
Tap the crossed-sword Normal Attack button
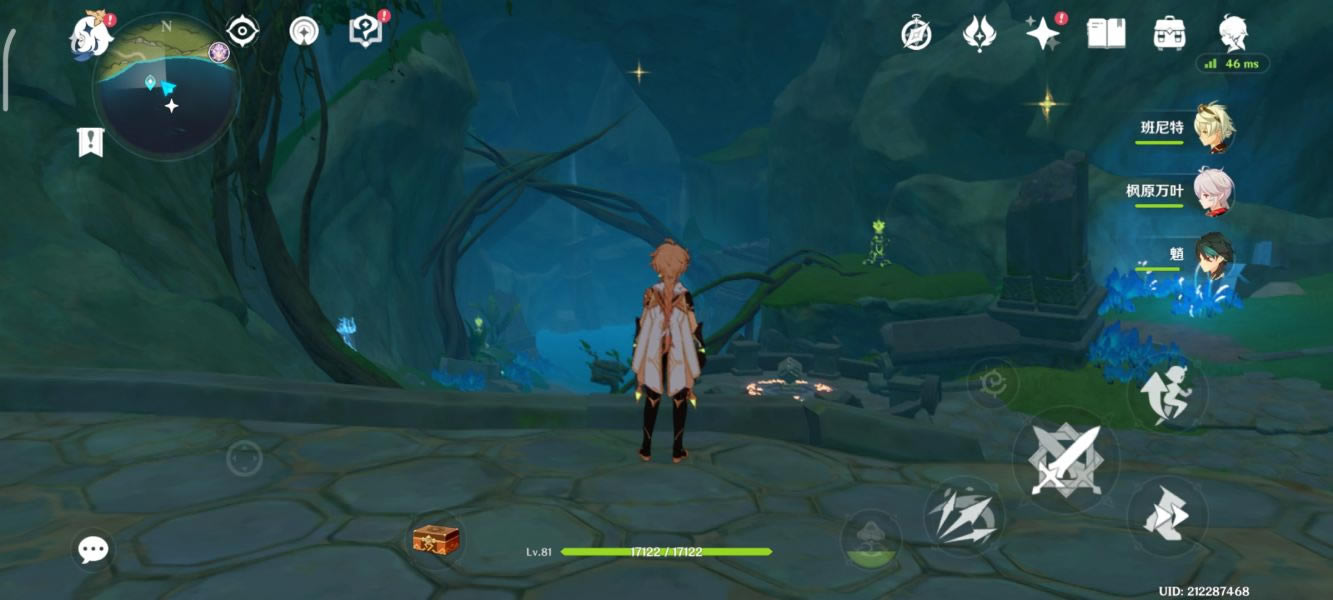[x=1066, y=460]
